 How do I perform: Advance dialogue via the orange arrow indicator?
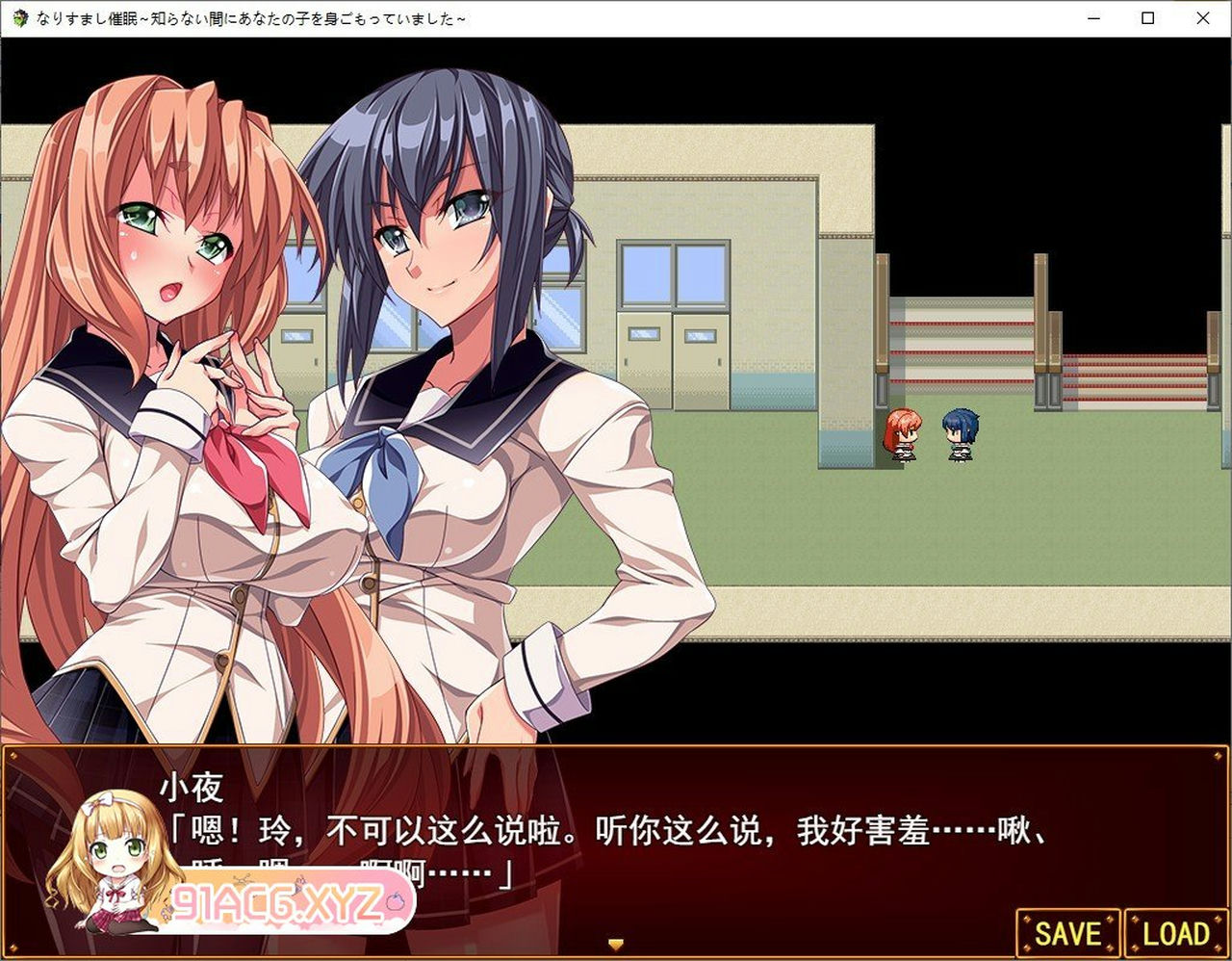tap(617, 945)
